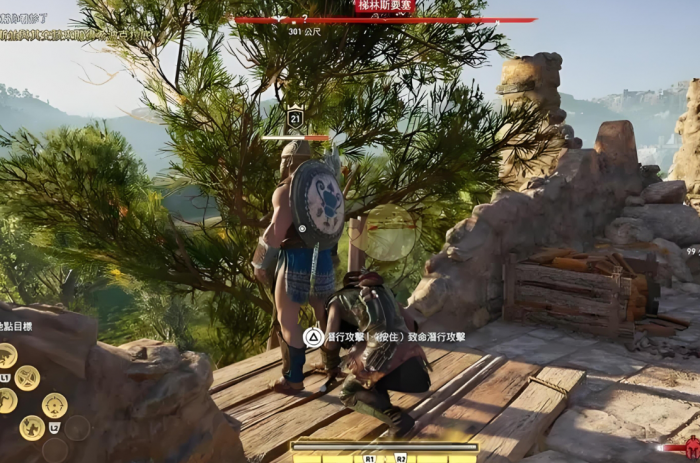
Task: Click the red 梯林斯要塞 location label
Action: pos(384,6)
